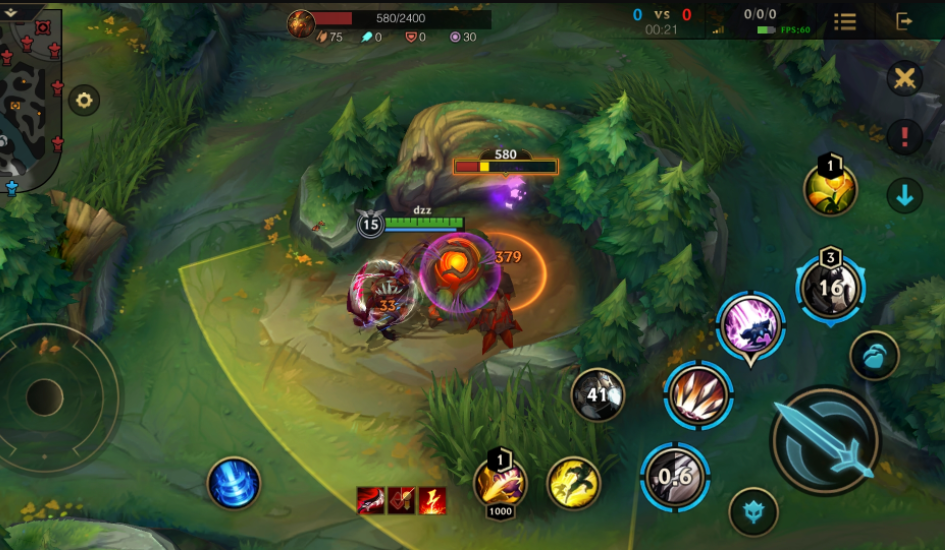Image resolution: width=945 pixels, height=550 pixels.
Task: Click the exit door icon
Action: [904, 21]
